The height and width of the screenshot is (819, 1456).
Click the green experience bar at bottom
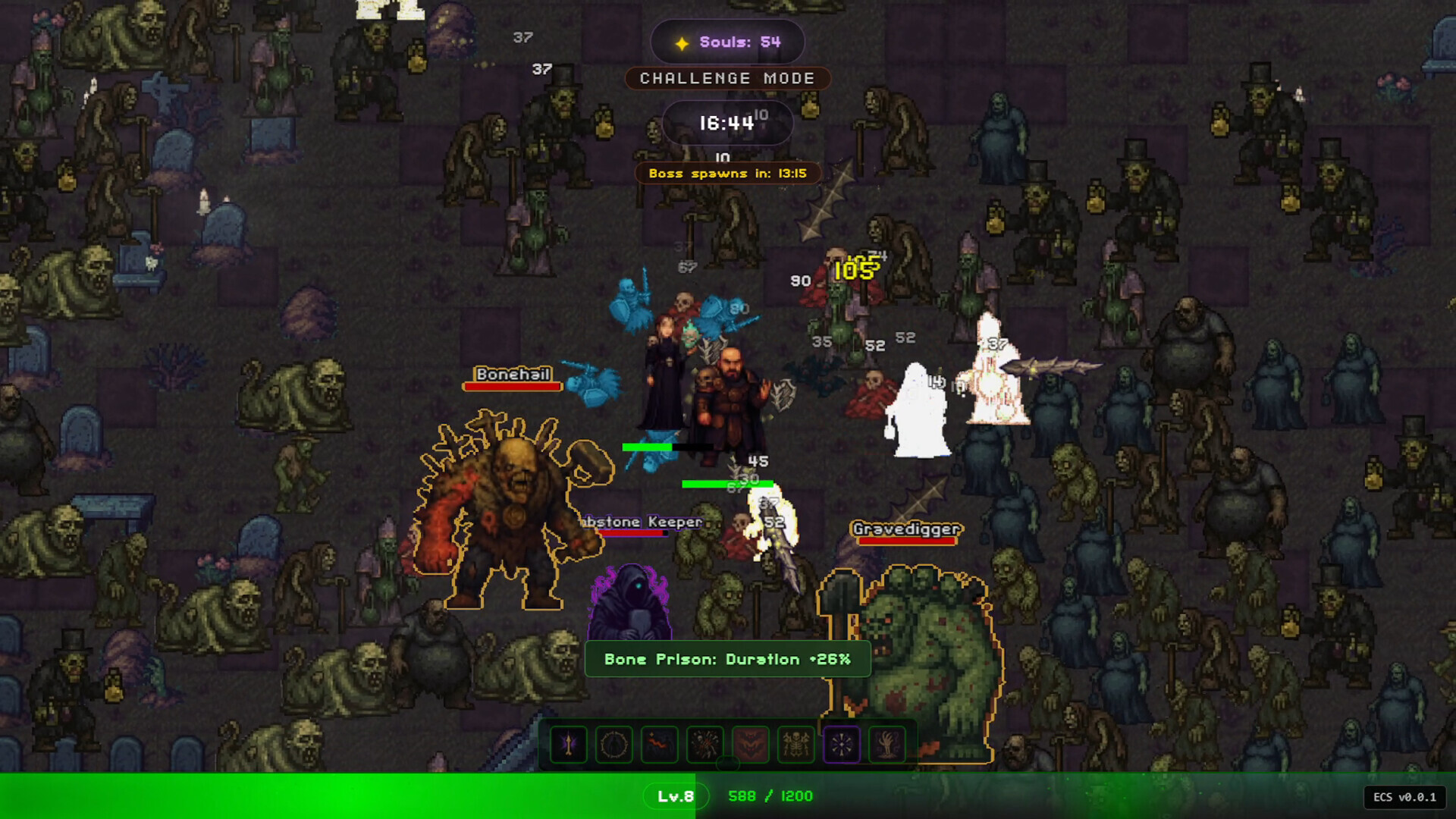click(x=341, y=796)
